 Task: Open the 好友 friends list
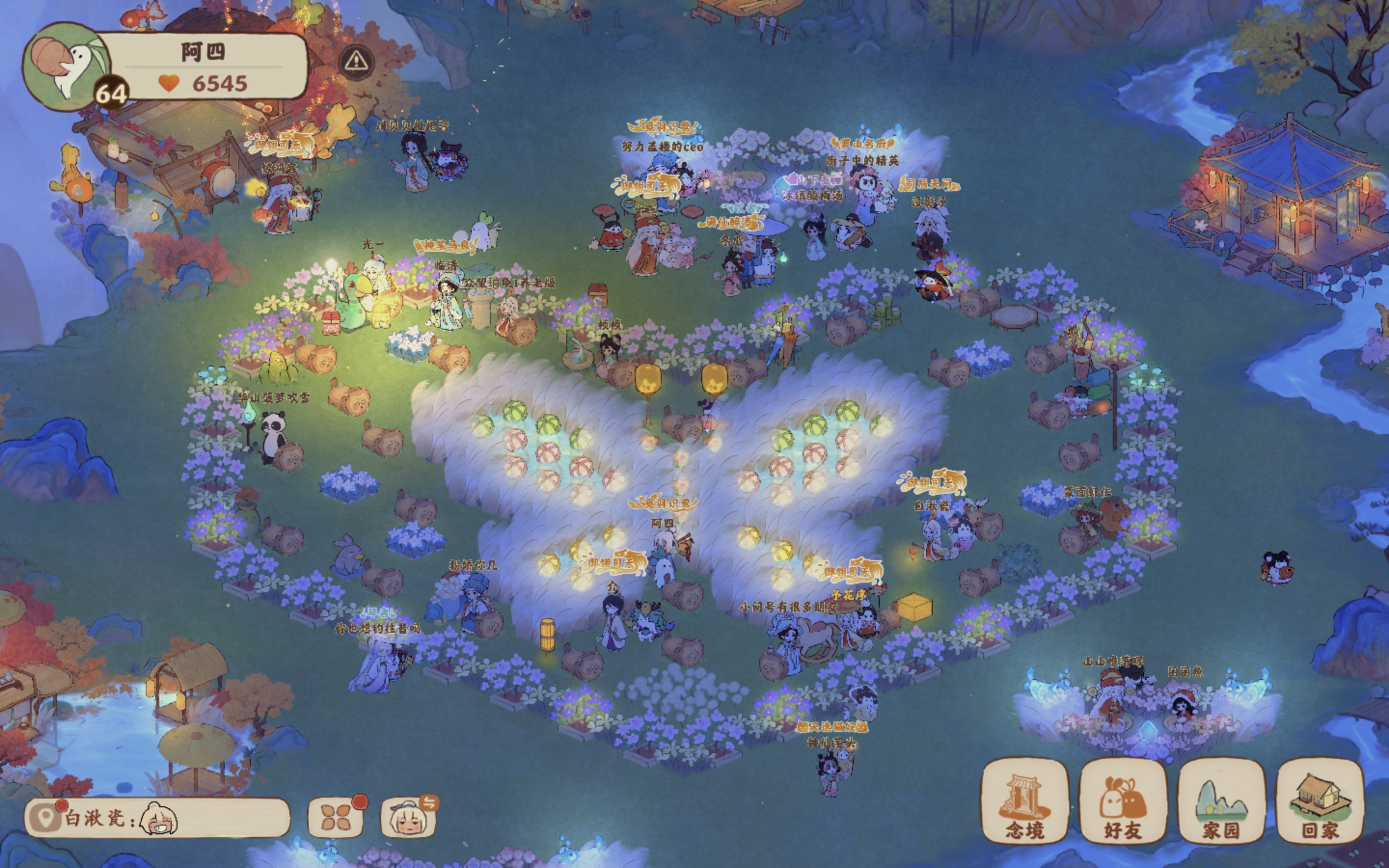1123,802
